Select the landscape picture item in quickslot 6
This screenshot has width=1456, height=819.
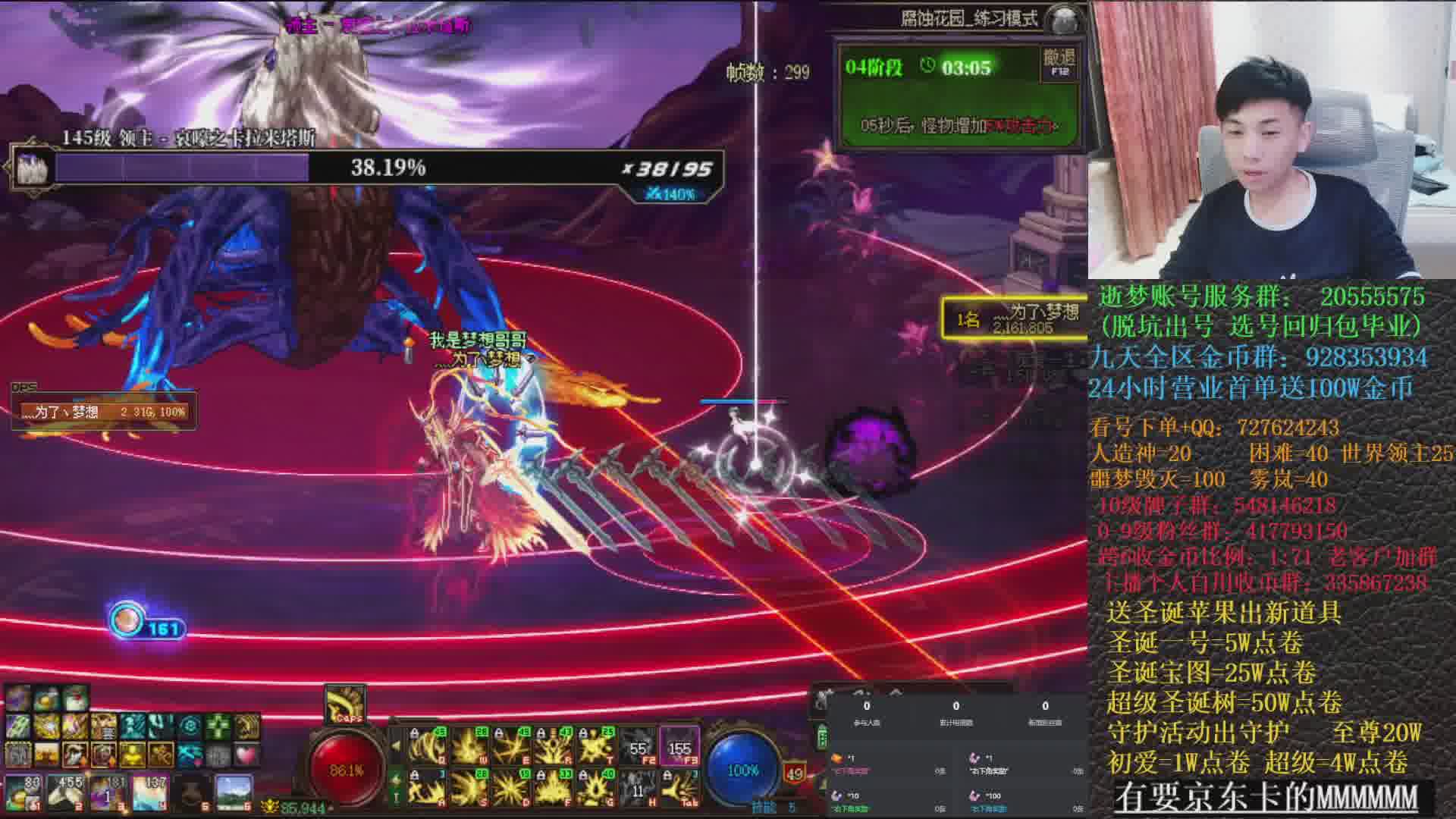point(234,792)
